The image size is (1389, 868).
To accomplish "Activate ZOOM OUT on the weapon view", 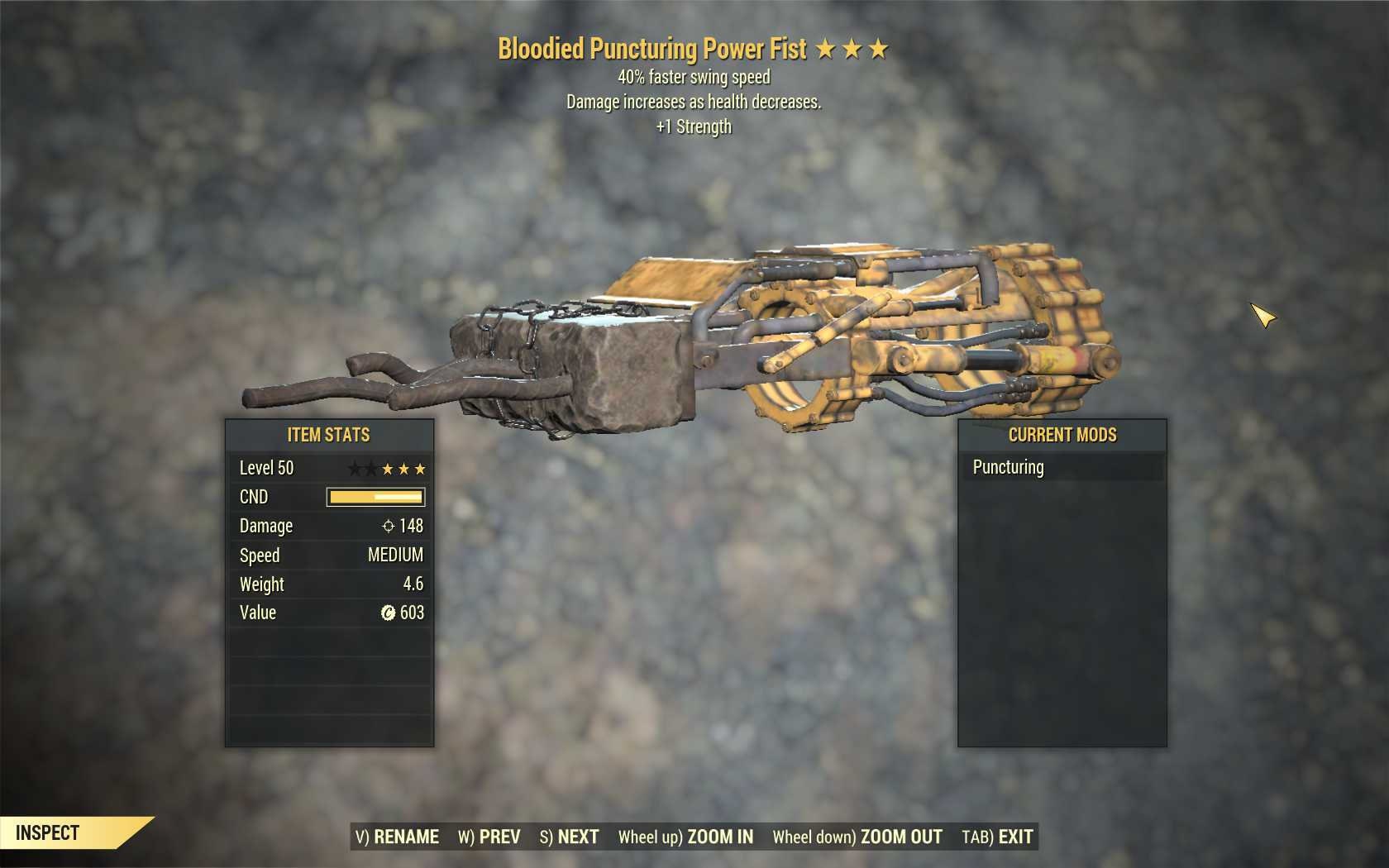I will 900,837.
